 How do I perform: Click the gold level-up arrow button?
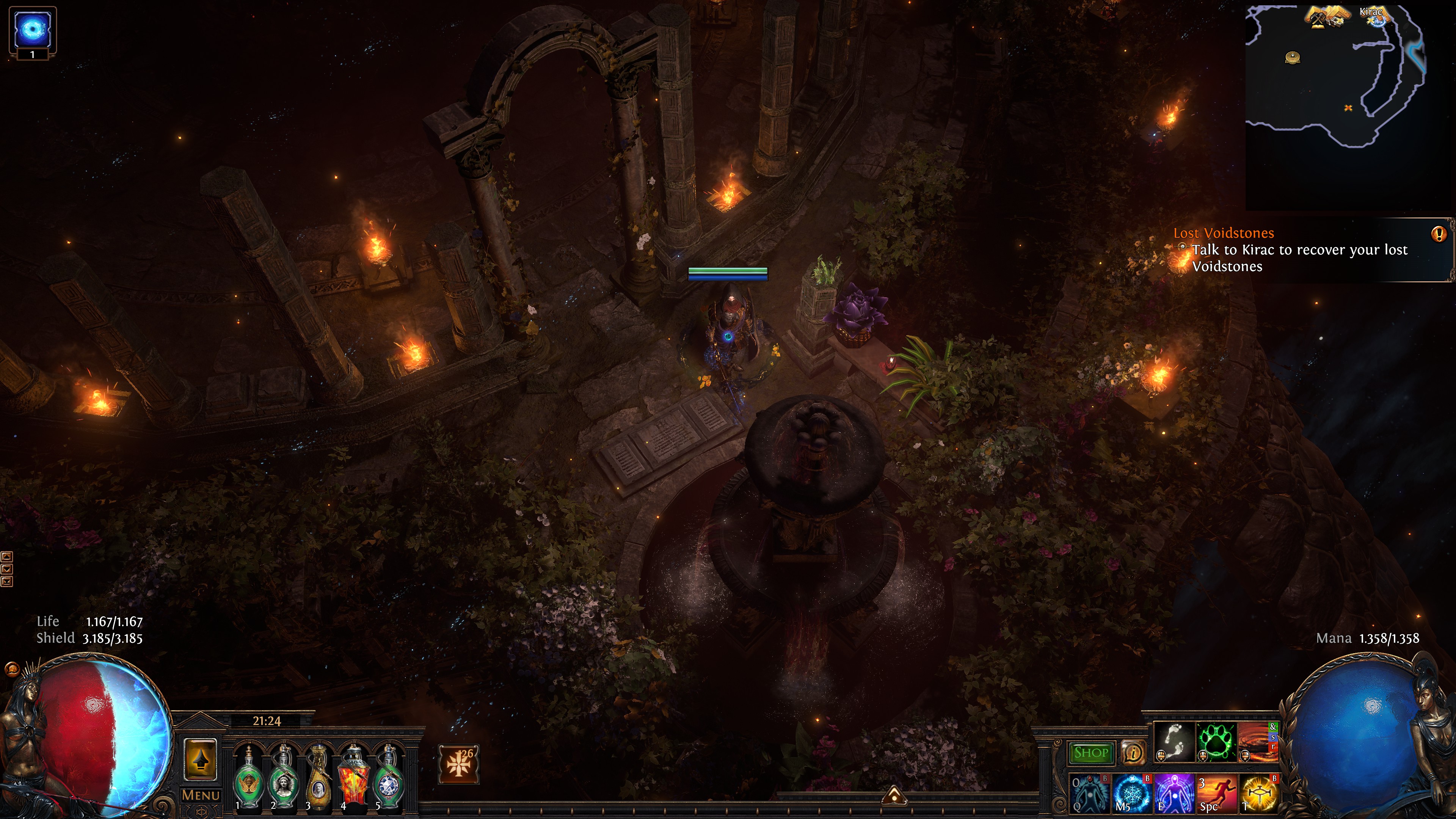pos(201,759)
